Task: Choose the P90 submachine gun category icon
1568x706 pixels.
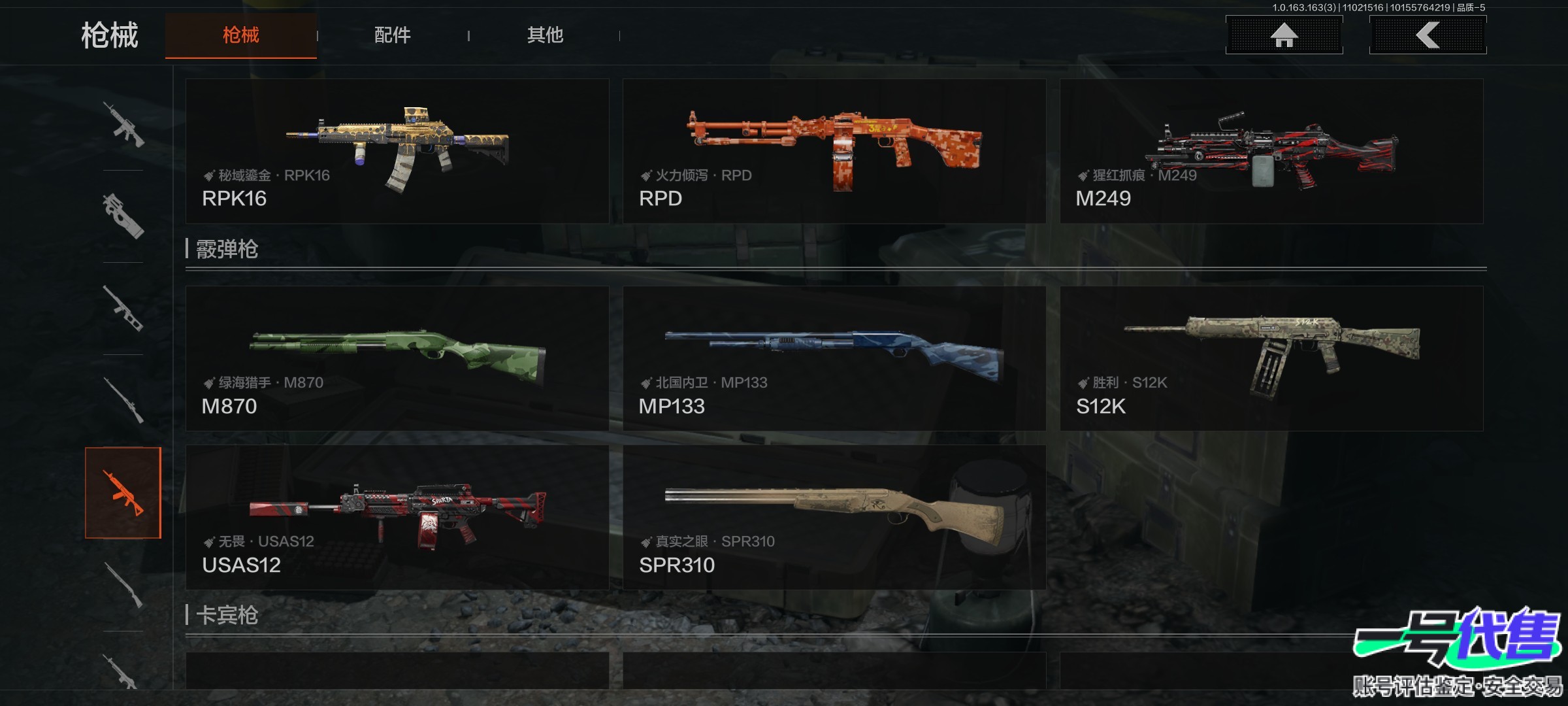Action: 123,216
